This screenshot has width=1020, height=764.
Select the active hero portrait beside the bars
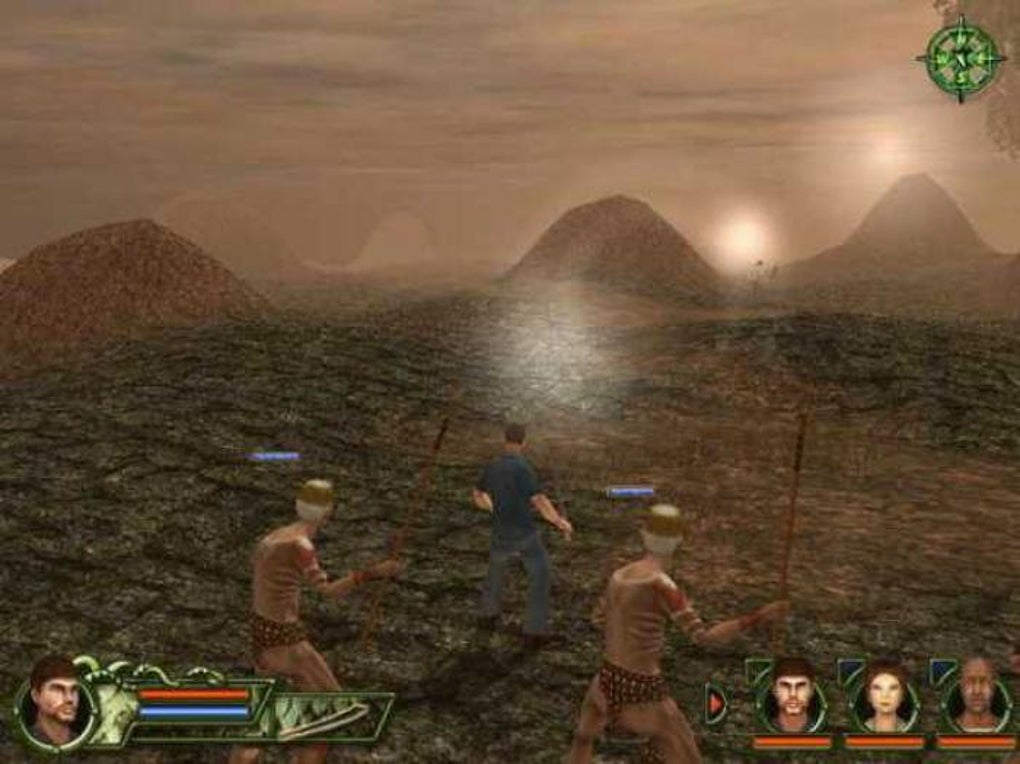click(x=55, y=703)
